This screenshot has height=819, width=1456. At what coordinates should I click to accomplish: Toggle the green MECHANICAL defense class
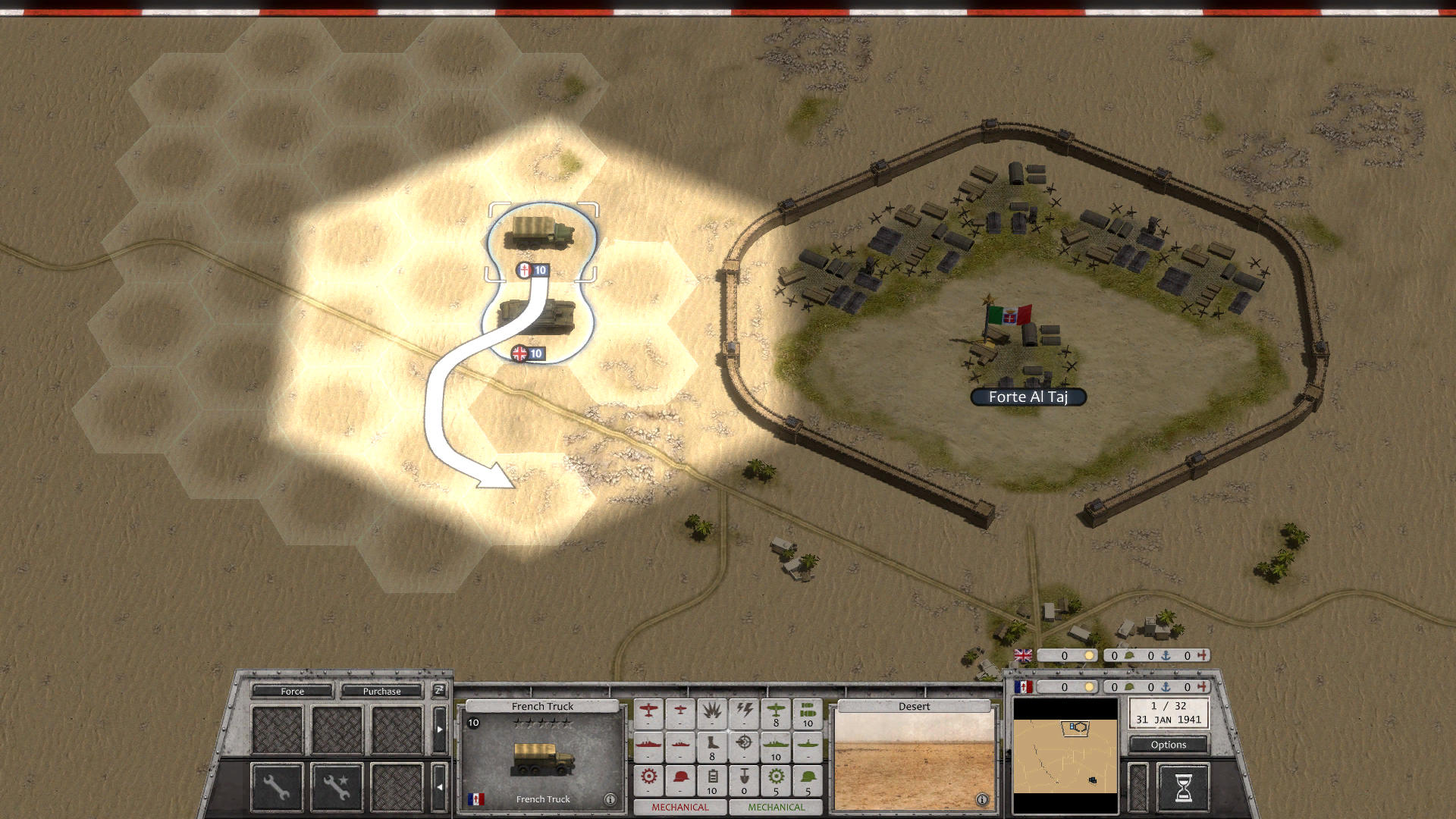tap(776, 808)
